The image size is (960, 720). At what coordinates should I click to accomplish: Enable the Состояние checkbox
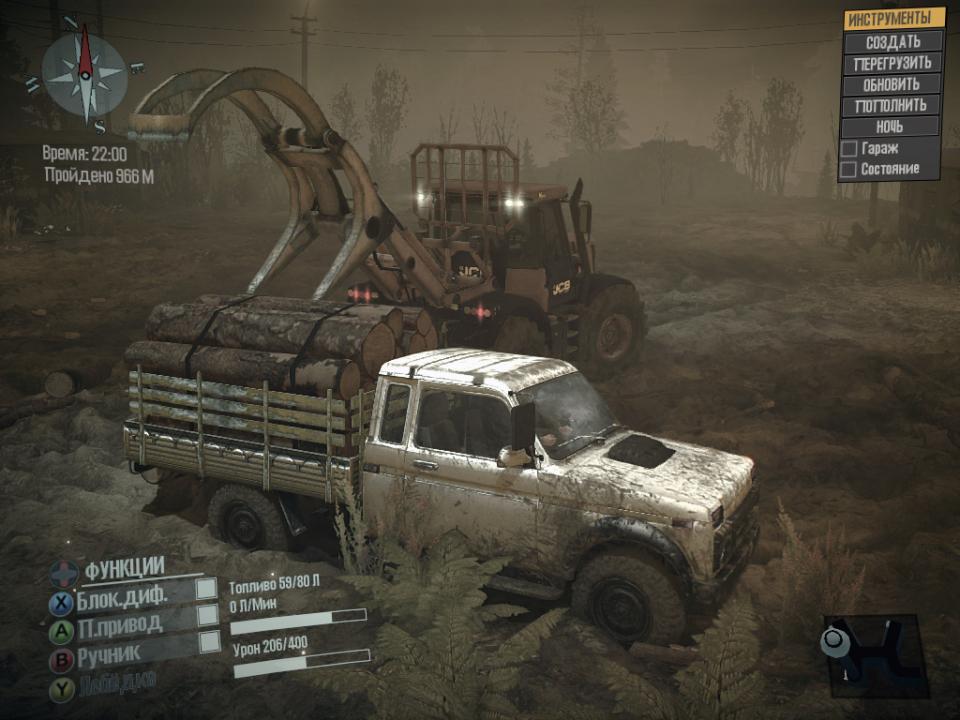[x=849, y=169]
